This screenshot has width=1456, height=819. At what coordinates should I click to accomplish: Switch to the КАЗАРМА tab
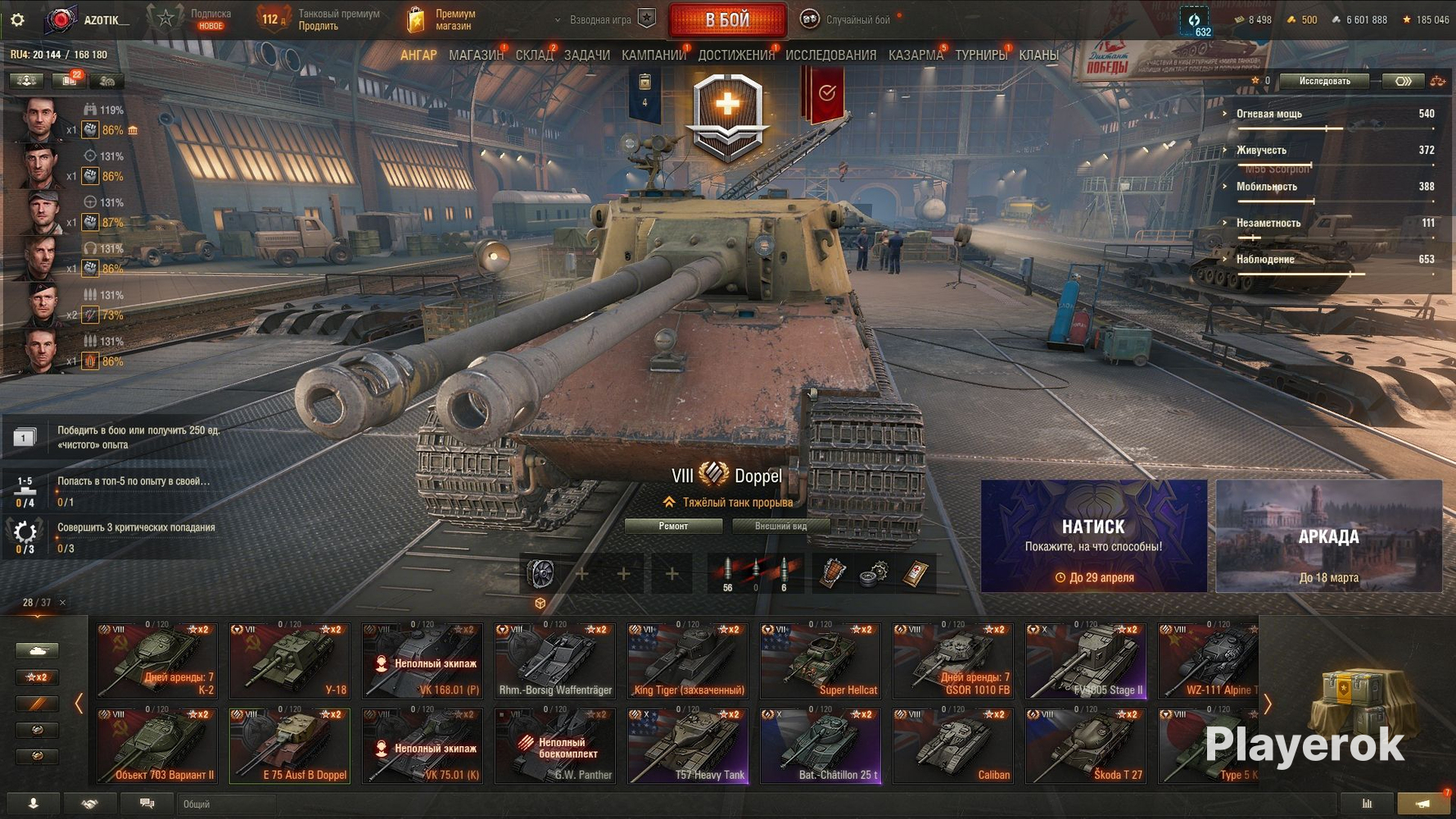pos(916,56)
